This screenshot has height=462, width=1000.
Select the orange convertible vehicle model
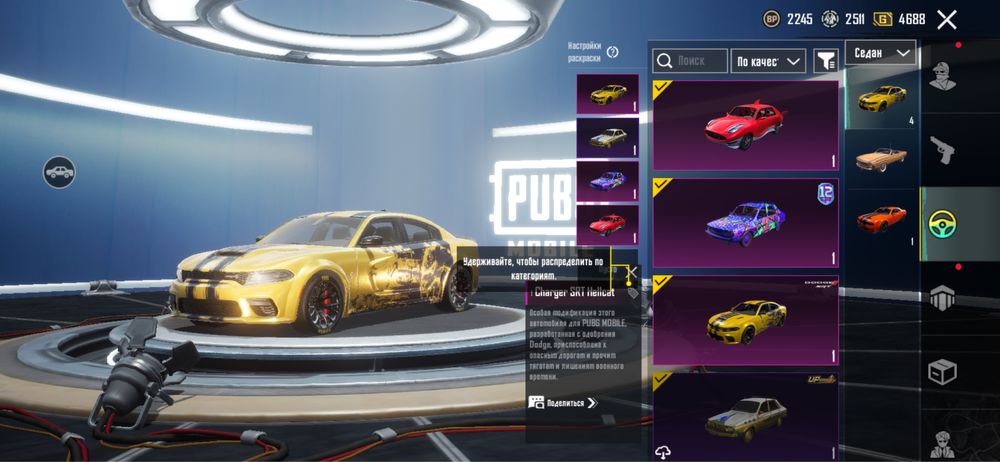point(881,156)
